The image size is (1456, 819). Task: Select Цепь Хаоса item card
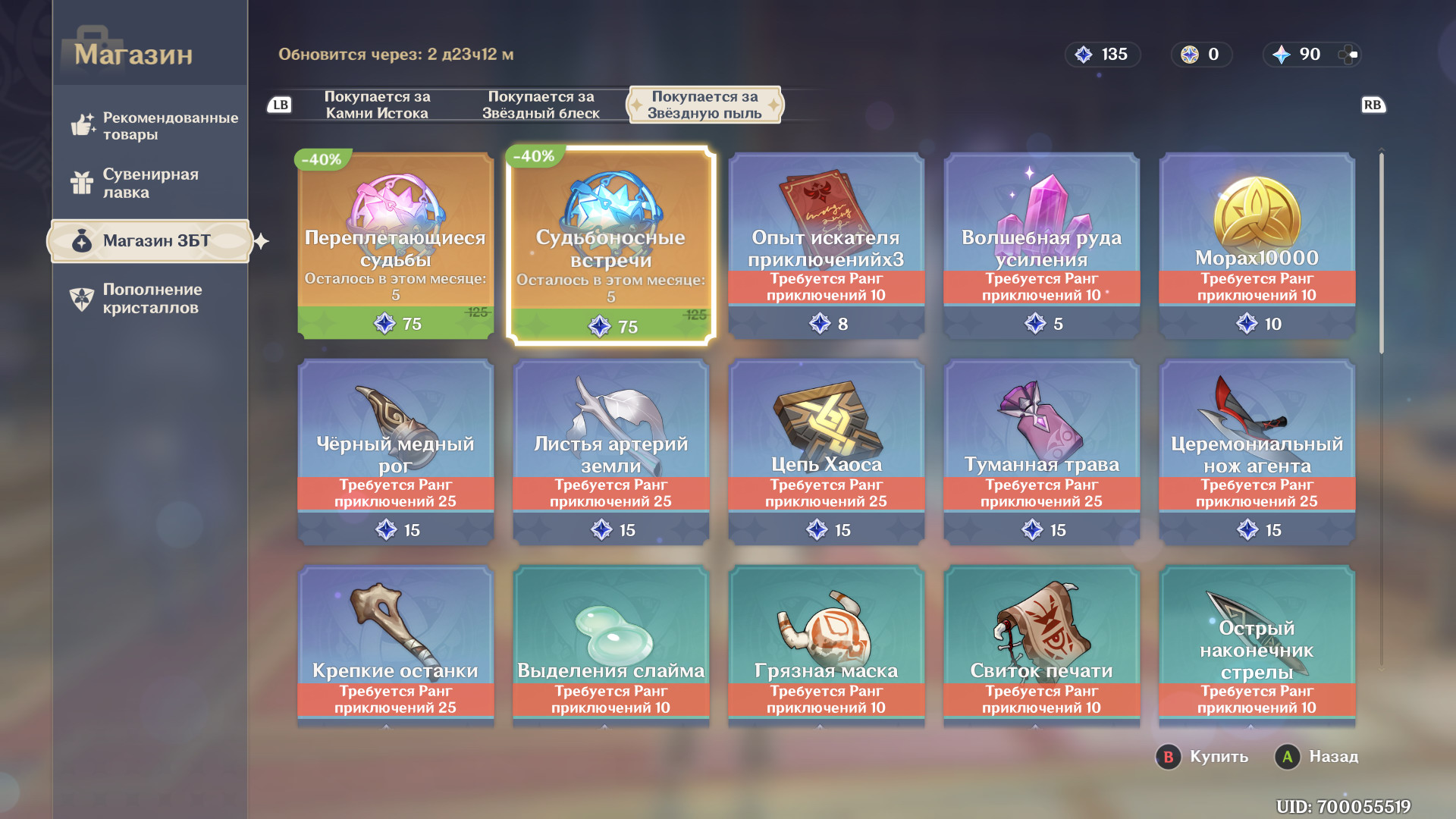pyautogui.click(x=826, y=451)
